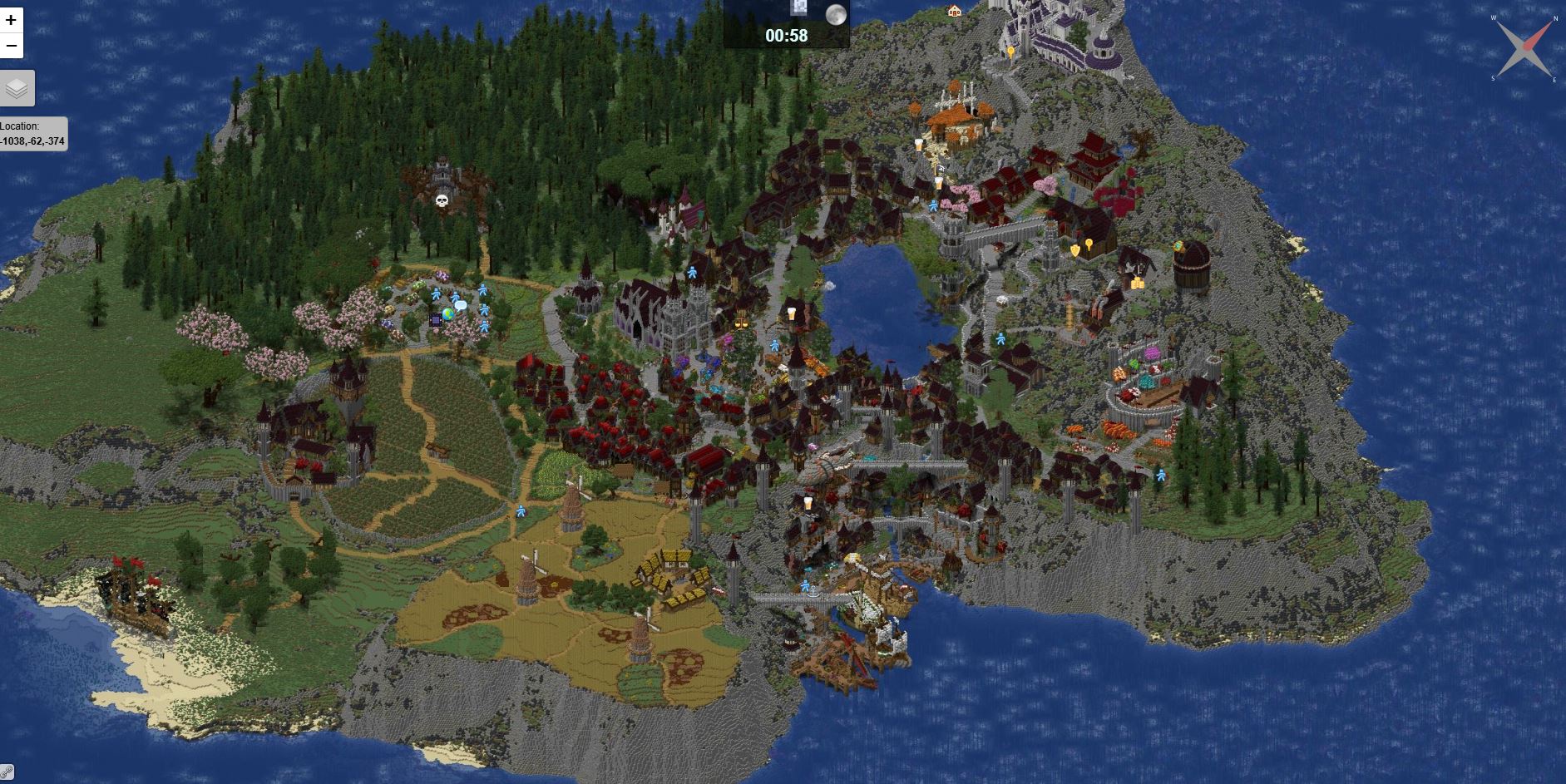This screenshot has width=1566, height=784.
Task: Select the speech bubble chat marker
Action: coord(461,306)
